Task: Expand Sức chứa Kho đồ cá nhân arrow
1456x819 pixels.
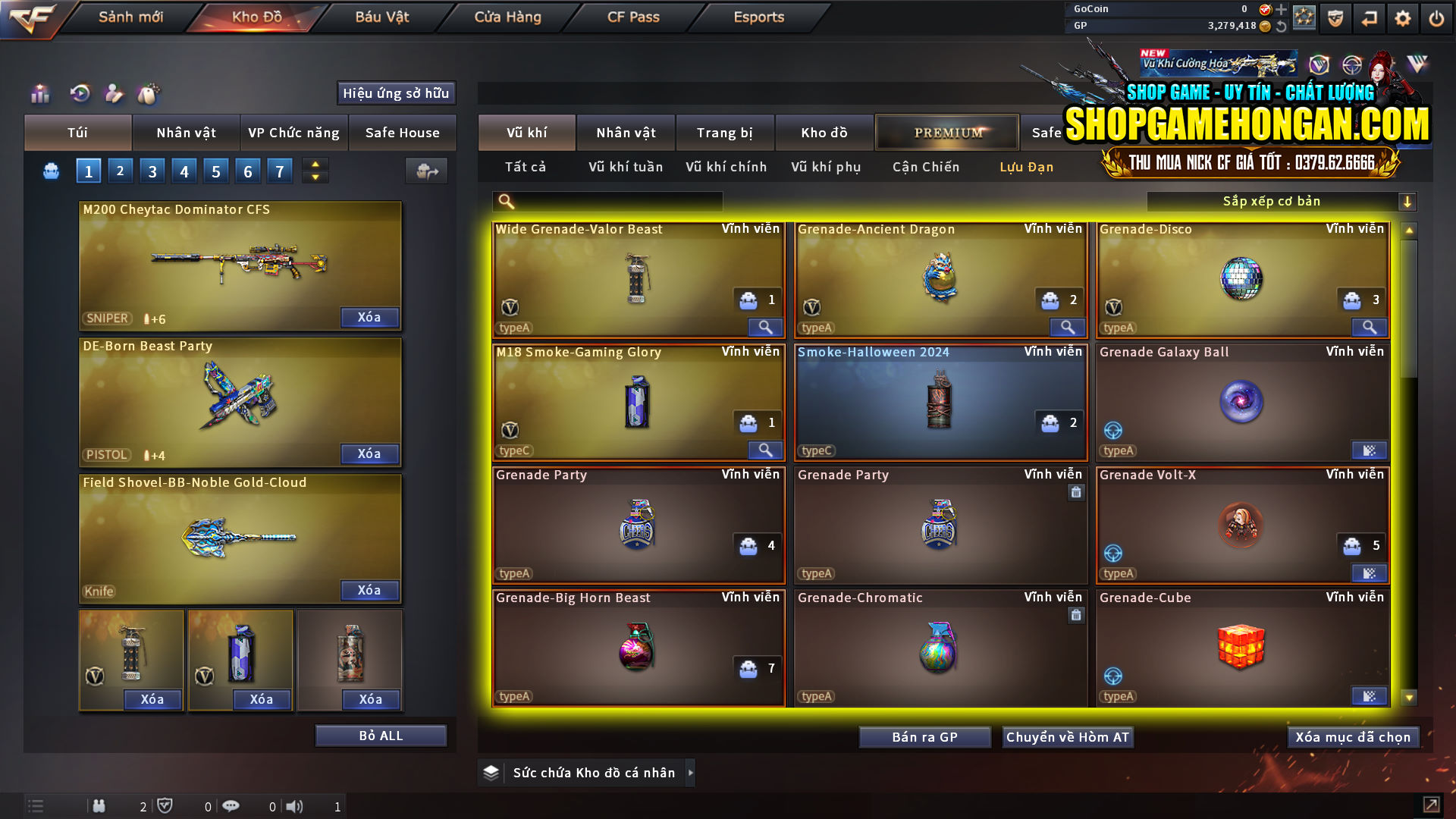Action: (x=691, y=773)
